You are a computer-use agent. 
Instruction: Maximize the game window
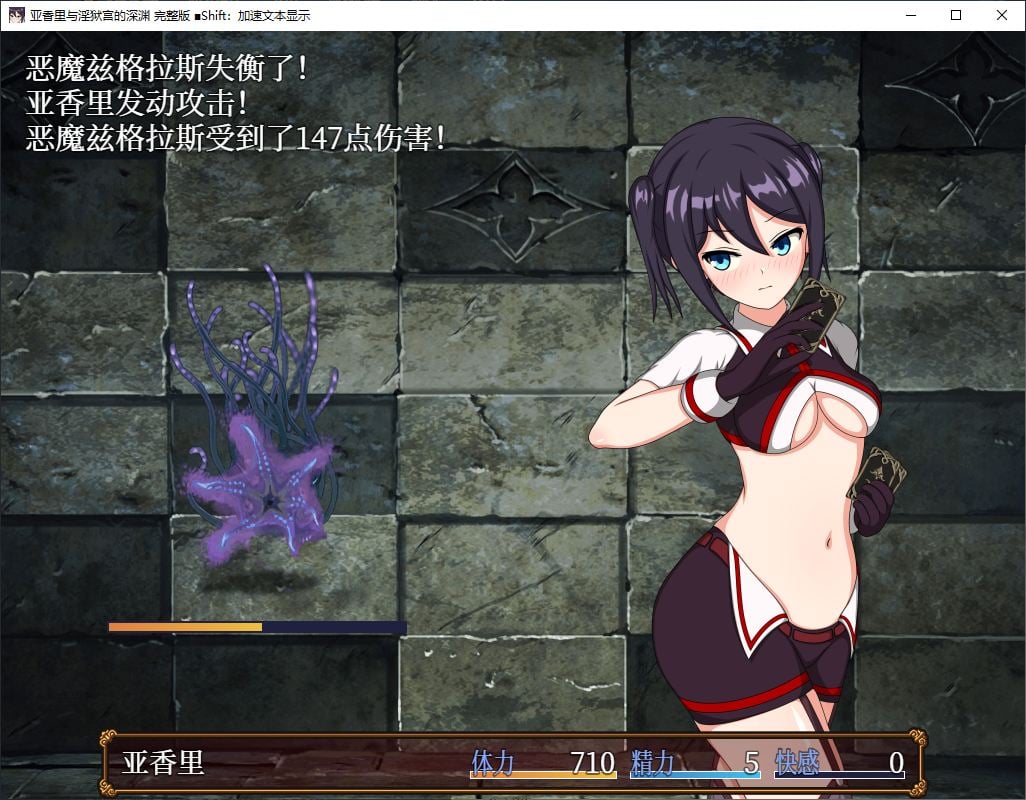coord(956,15)
